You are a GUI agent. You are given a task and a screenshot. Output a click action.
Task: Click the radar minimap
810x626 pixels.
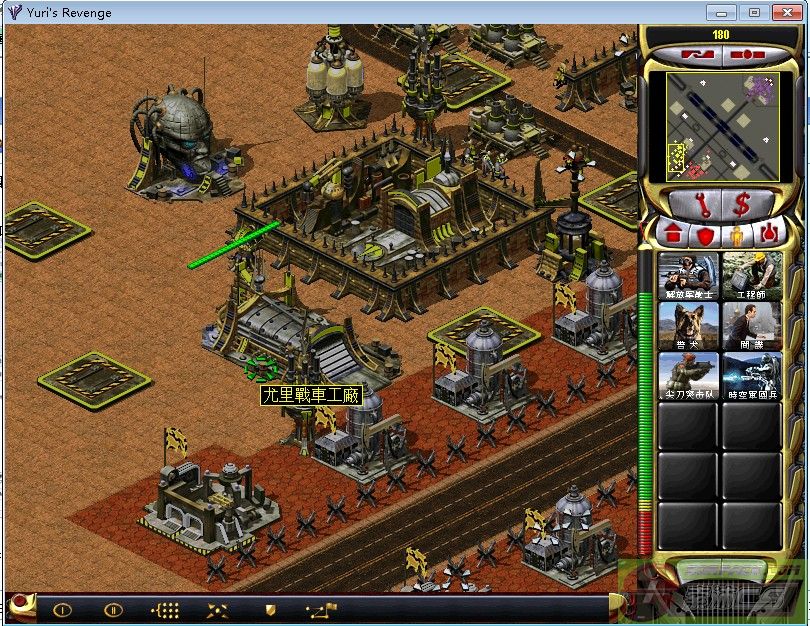722,127
